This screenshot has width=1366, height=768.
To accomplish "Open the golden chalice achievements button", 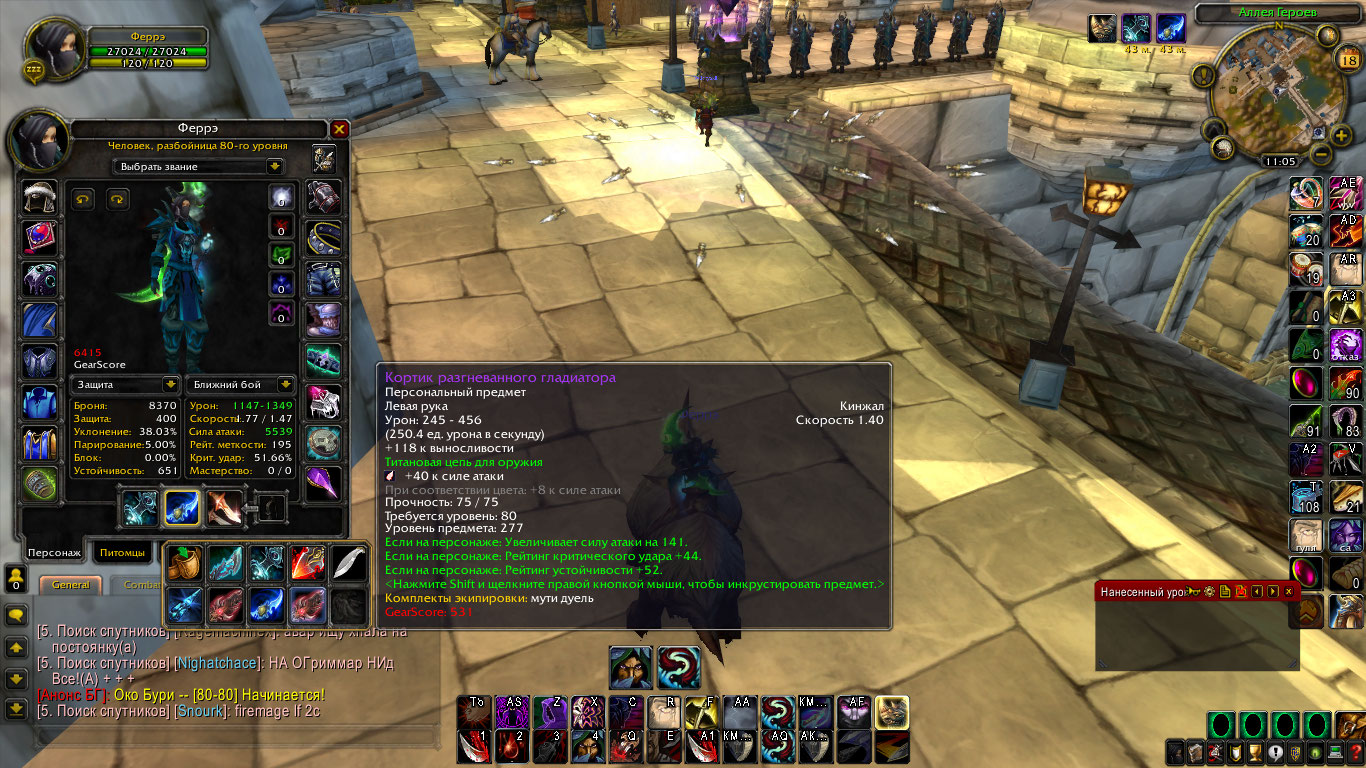I will click(x=1254, y=753).
